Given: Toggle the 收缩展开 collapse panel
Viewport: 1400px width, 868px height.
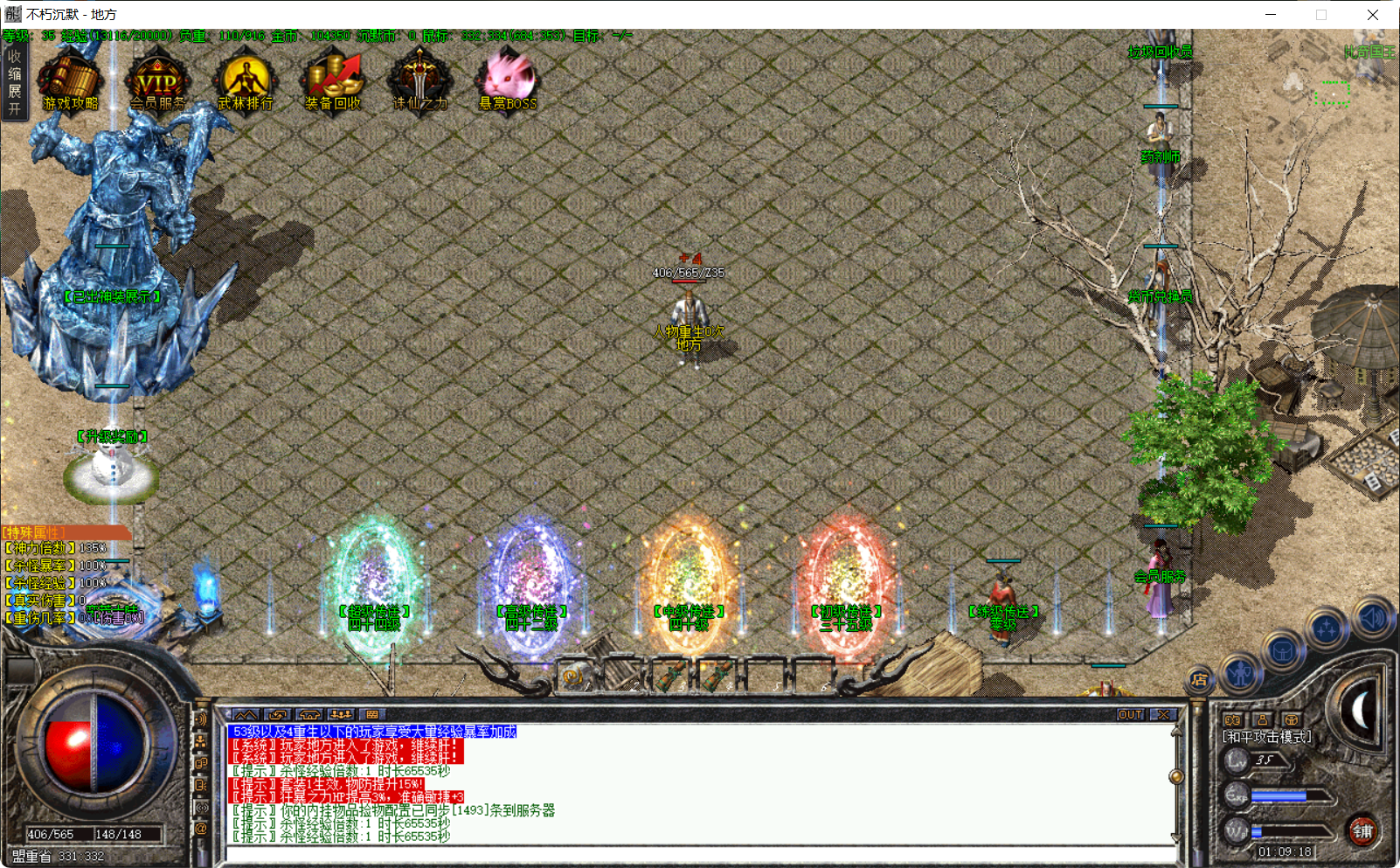Looking at the screenshot, I should tap(14, 82).
